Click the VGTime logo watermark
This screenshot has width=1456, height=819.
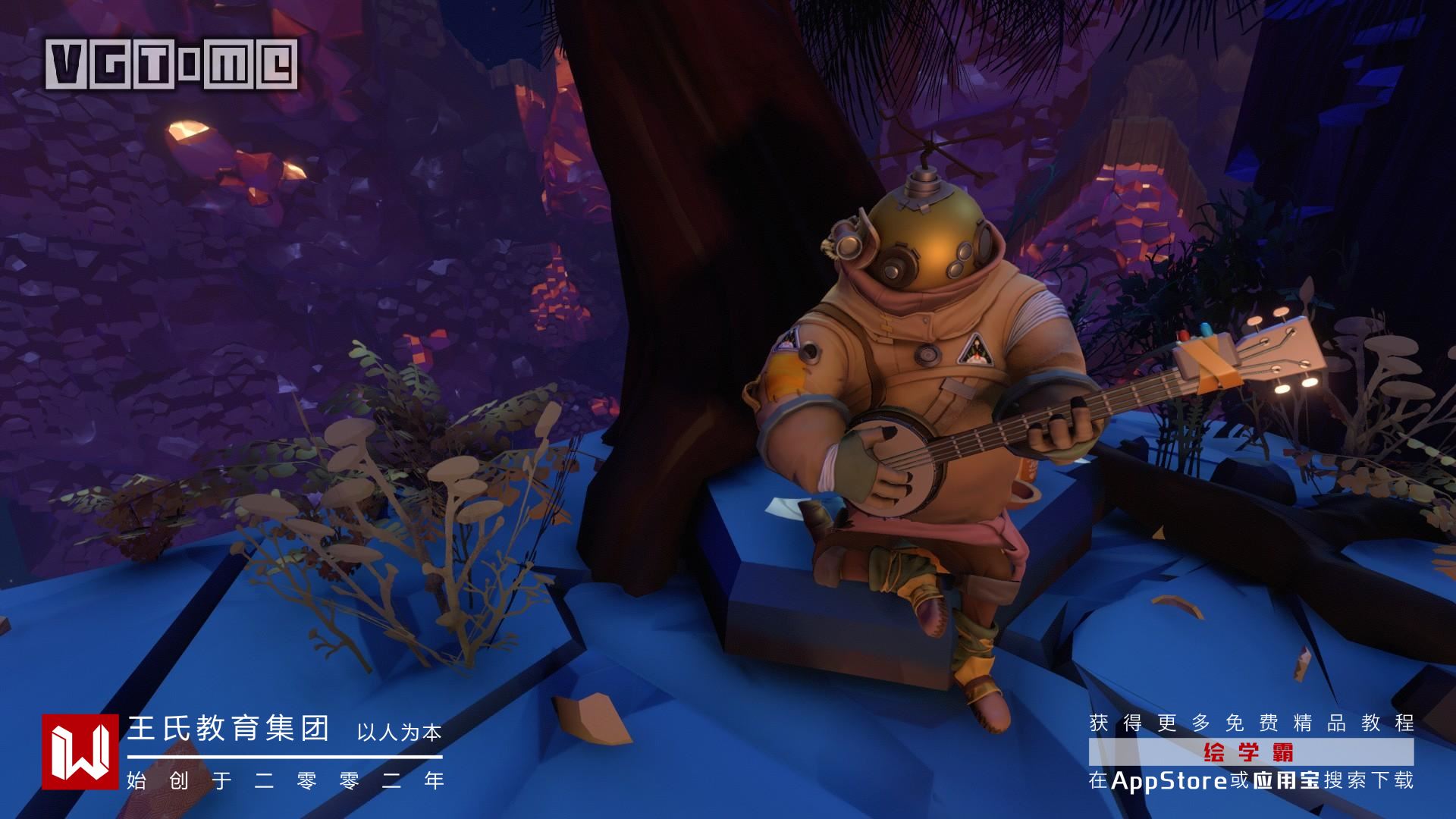171,63
